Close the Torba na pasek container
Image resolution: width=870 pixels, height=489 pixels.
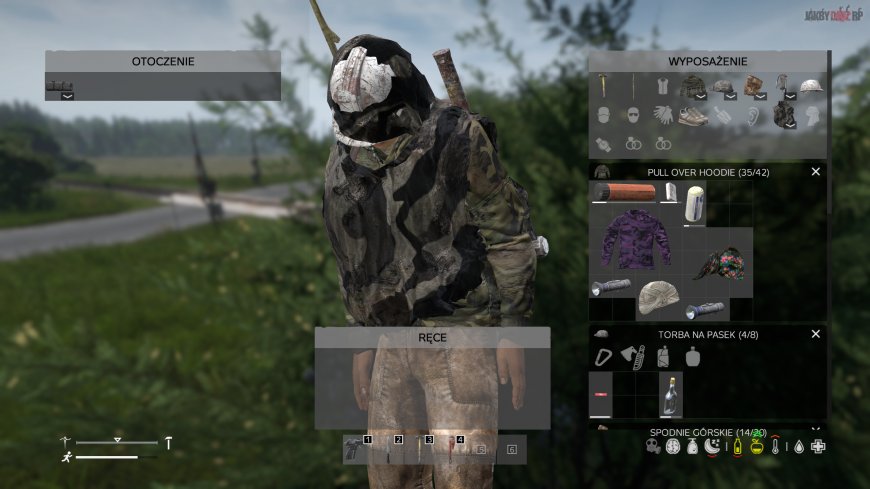coord(815,334)
